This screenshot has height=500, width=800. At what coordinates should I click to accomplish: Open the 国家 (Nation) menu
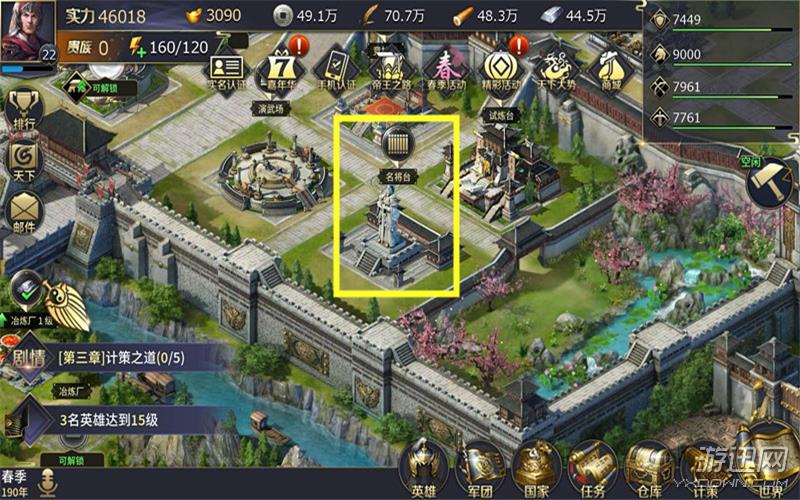point(535,465)
